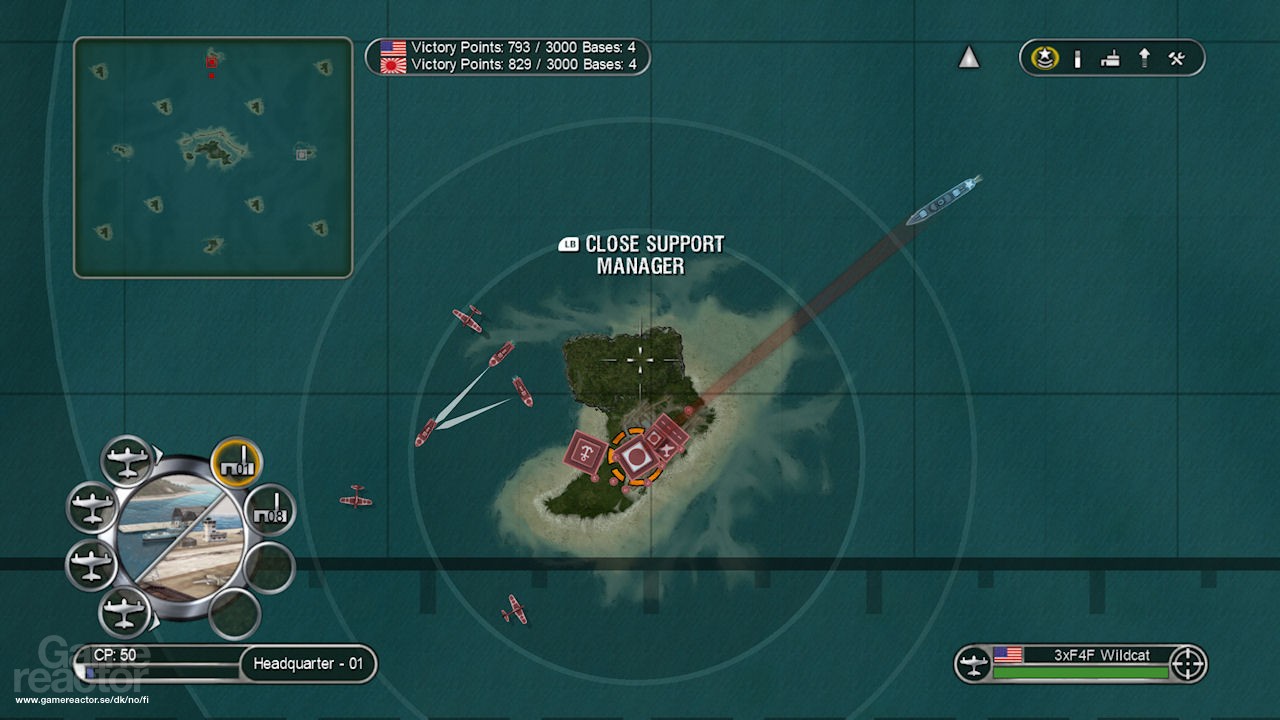Choose the ship silhouette icon in the top bar

(x=1110, y=59)
